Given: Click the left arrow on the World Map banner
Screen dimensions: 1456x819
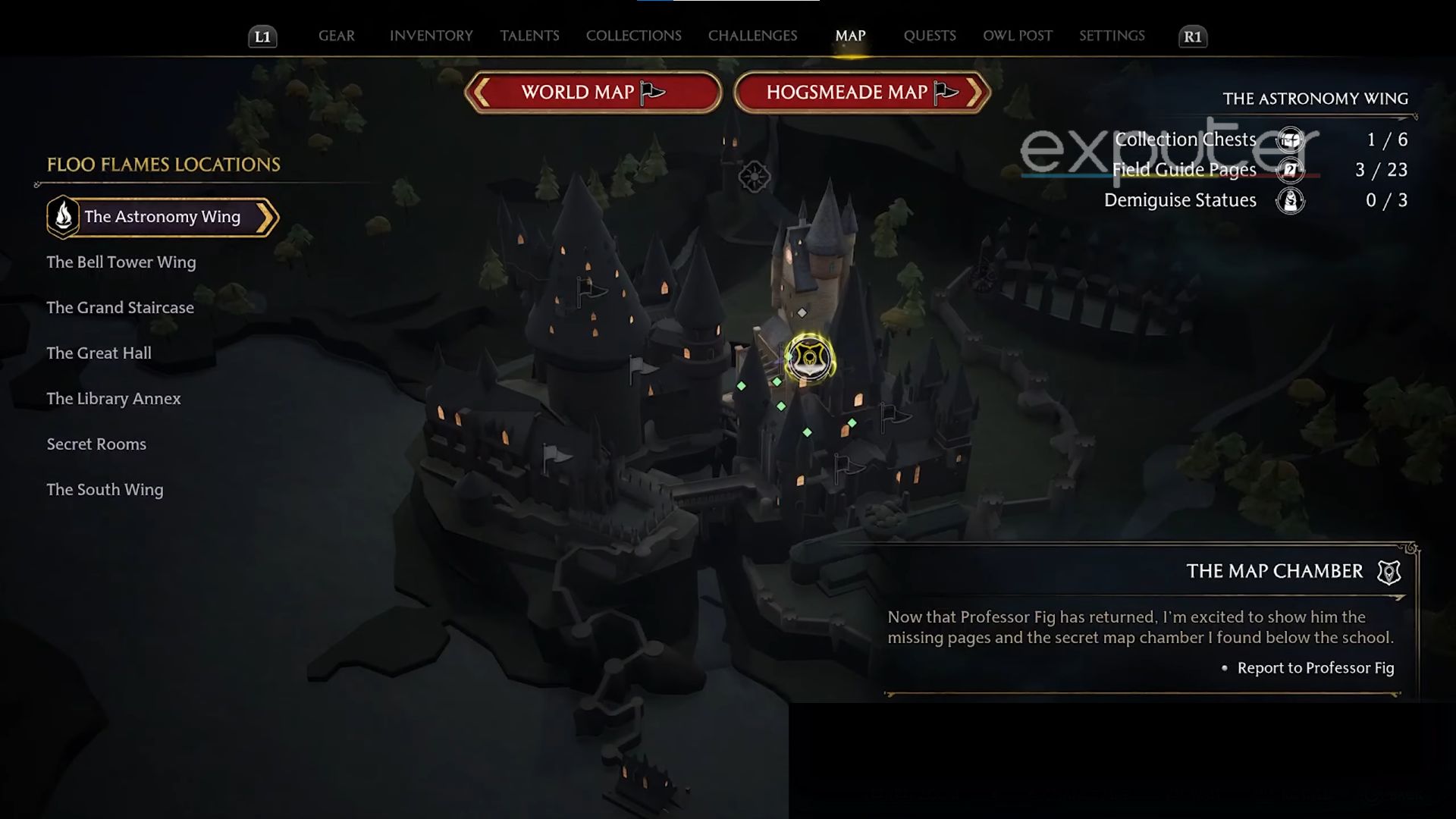Looking at the screenshot, I should coord(480,92).
